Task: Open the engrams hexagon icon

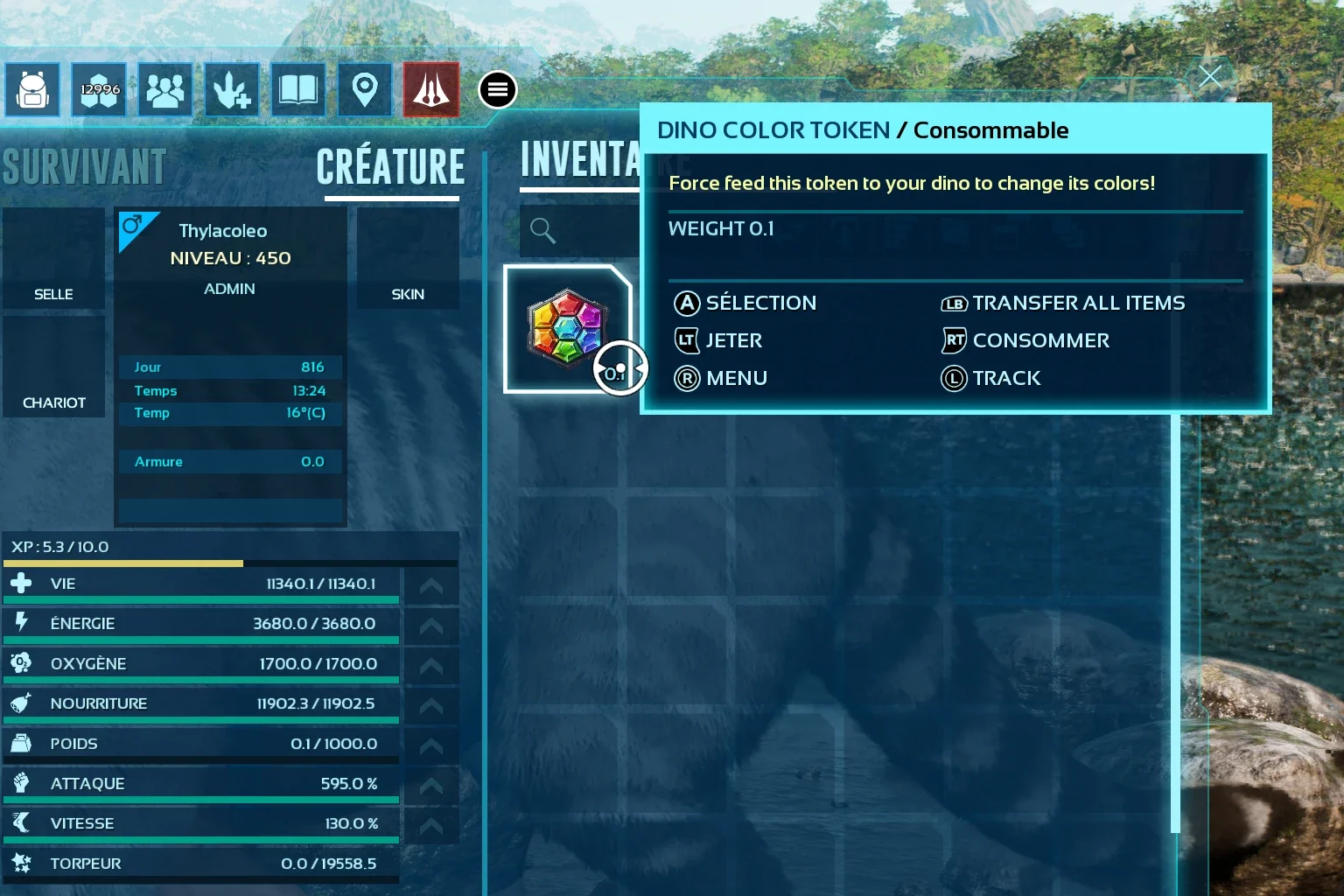Action: pos(99,90)
